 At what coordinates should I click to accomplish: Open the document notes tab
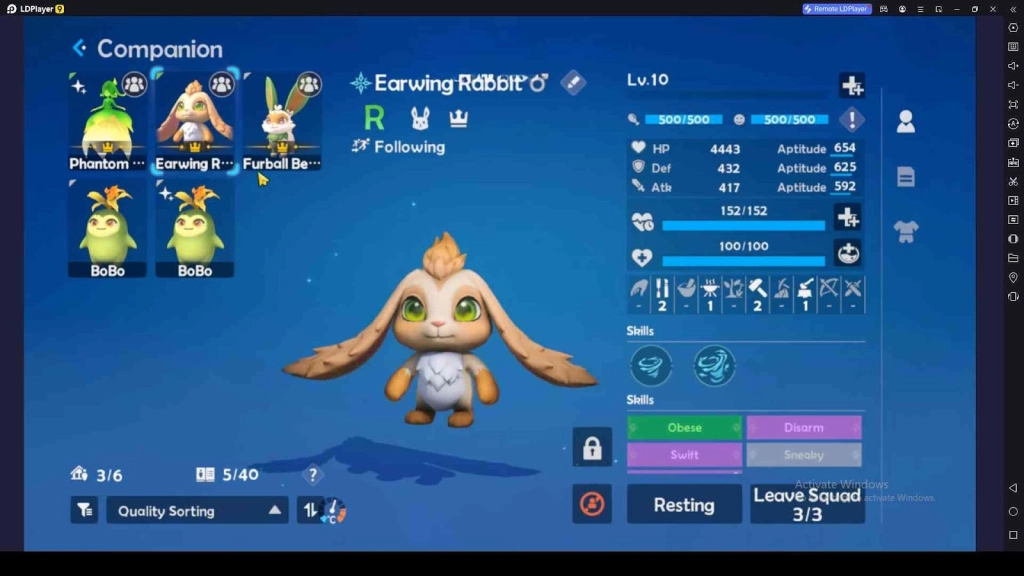tap(906, 177)
